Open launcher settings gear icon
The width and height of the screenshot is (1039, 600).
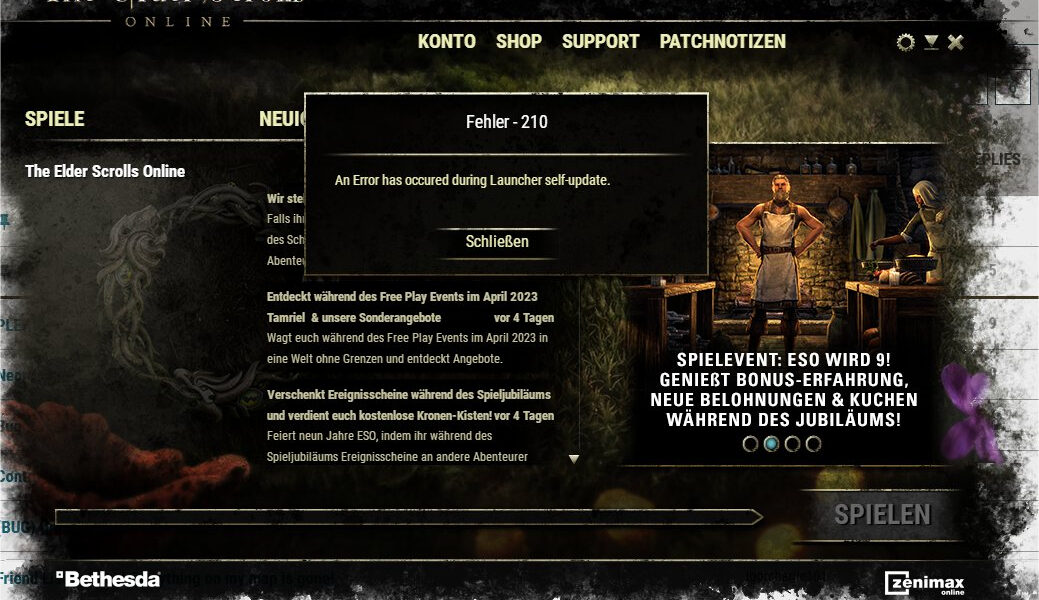pos(905,42)
